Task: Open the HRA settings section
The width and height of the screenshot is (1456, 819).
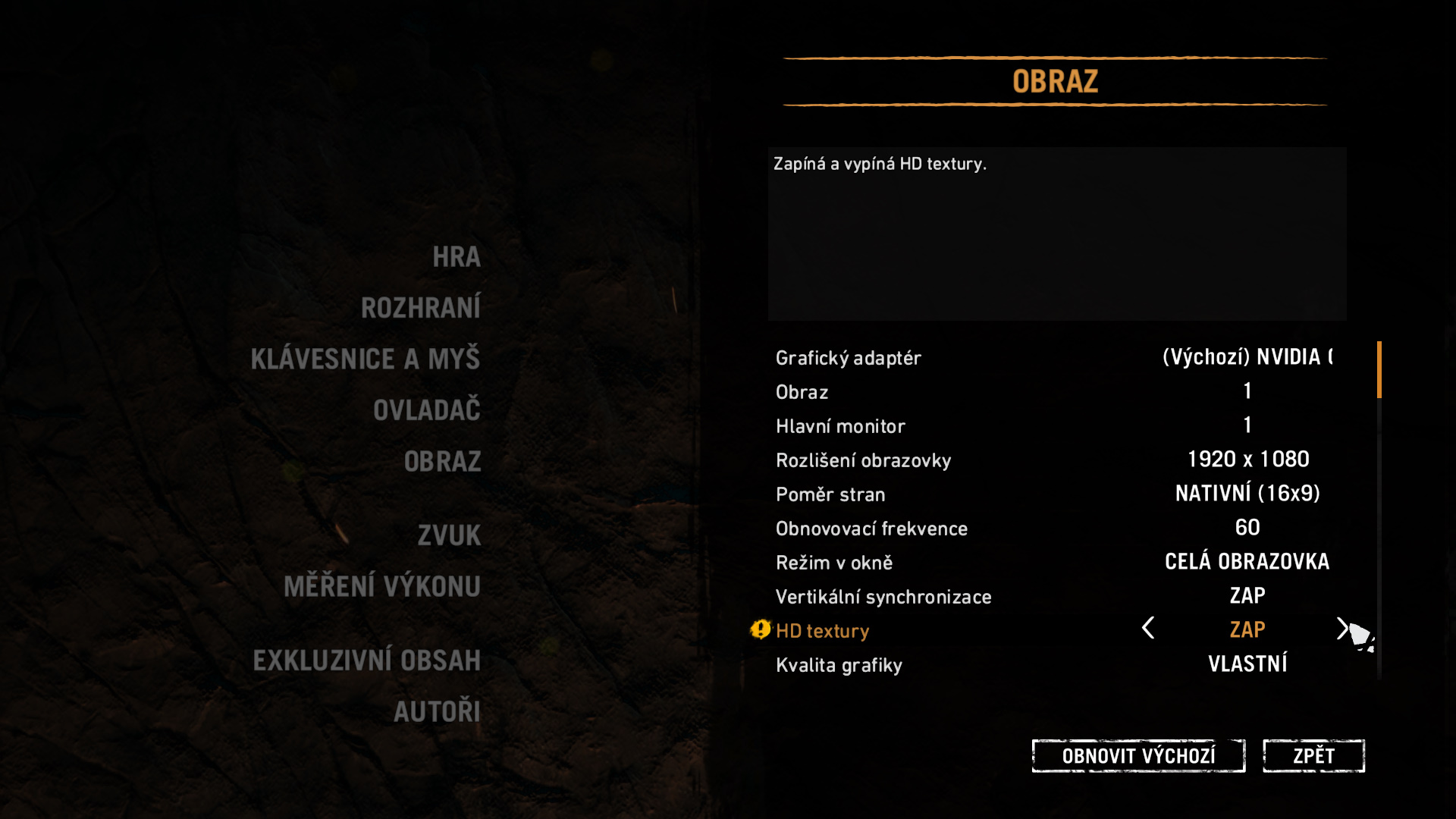Action: pyautogui.click(x=457, y=257)
